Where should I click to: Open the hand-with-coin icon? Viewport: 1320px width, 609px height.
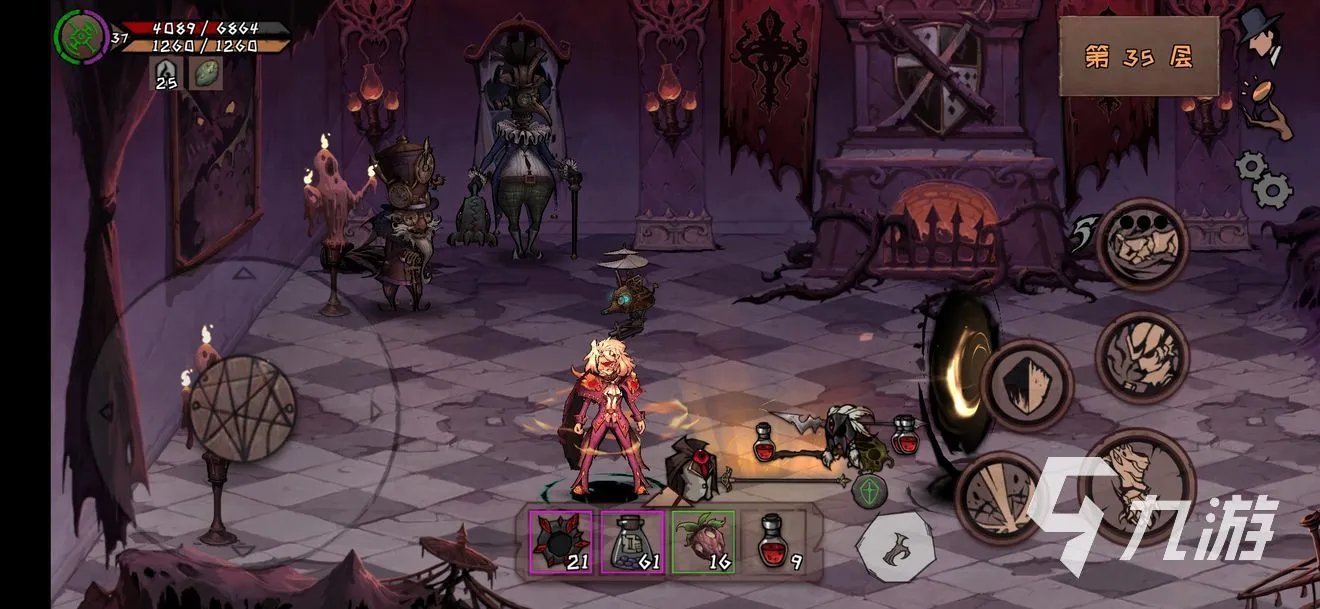click(x=1265, y=106)
